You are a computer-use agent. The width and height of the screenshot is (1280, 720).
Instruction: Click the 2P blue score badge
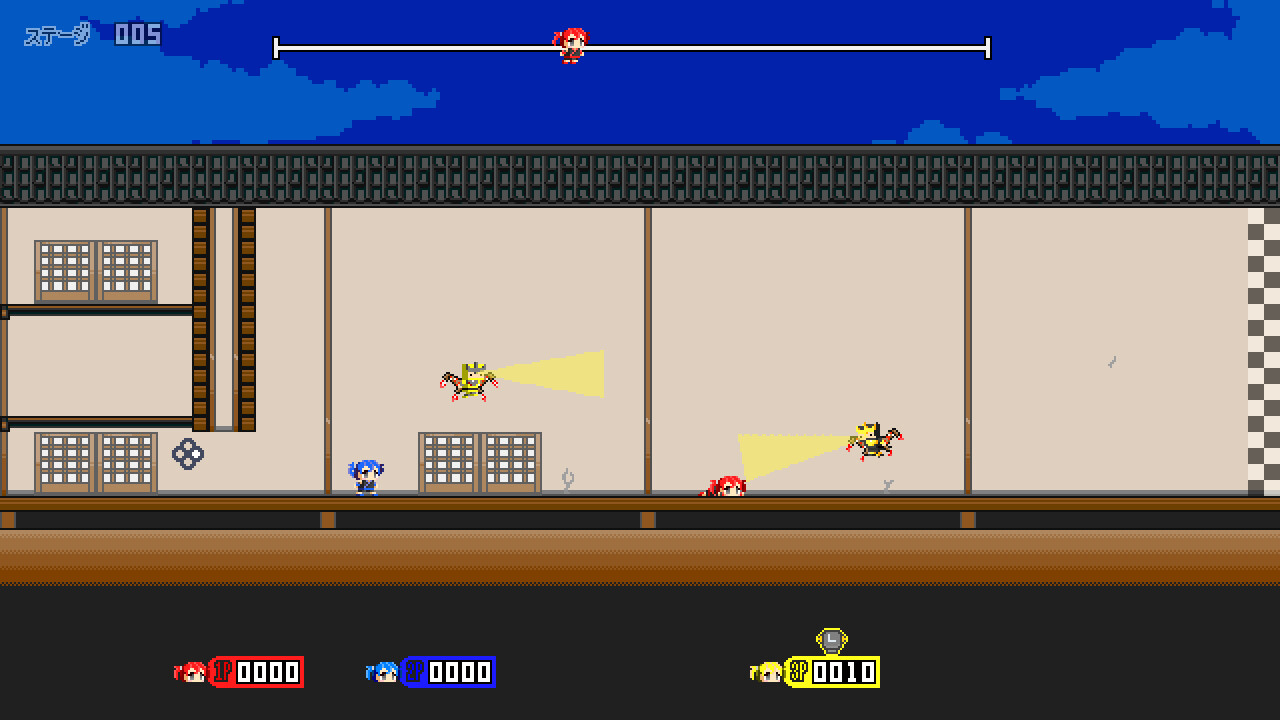[x=448, y=671]
